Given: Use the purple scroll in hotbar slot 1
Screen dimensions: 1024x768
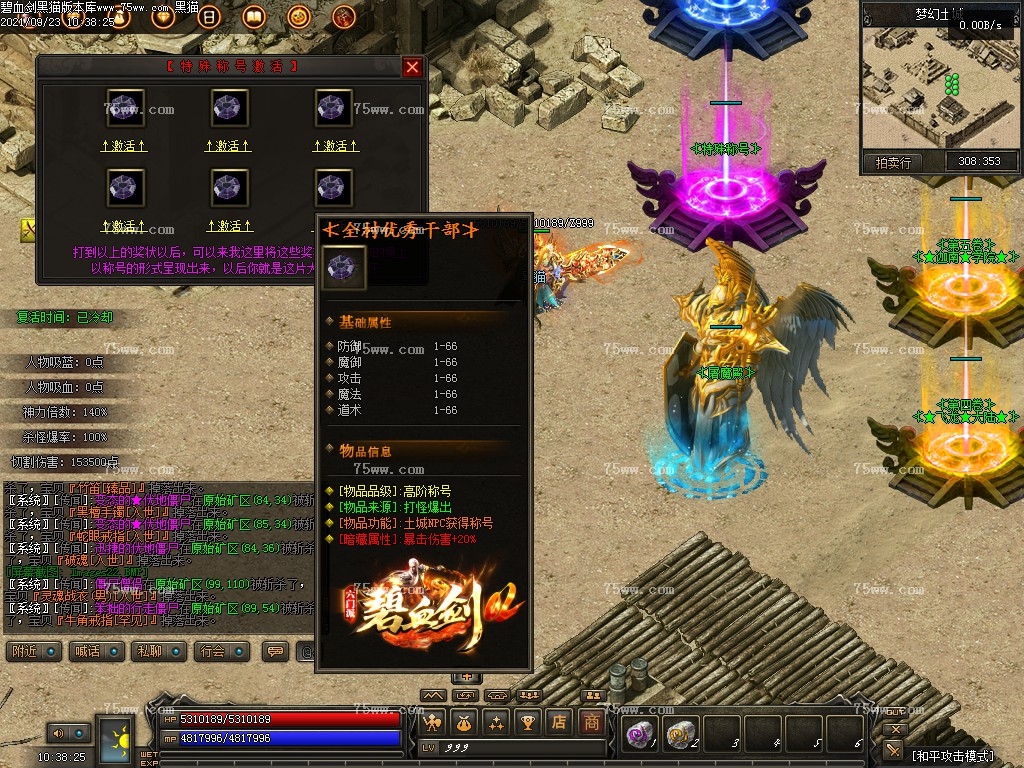Looking at the screenshot, I should (x=638, y=734).
